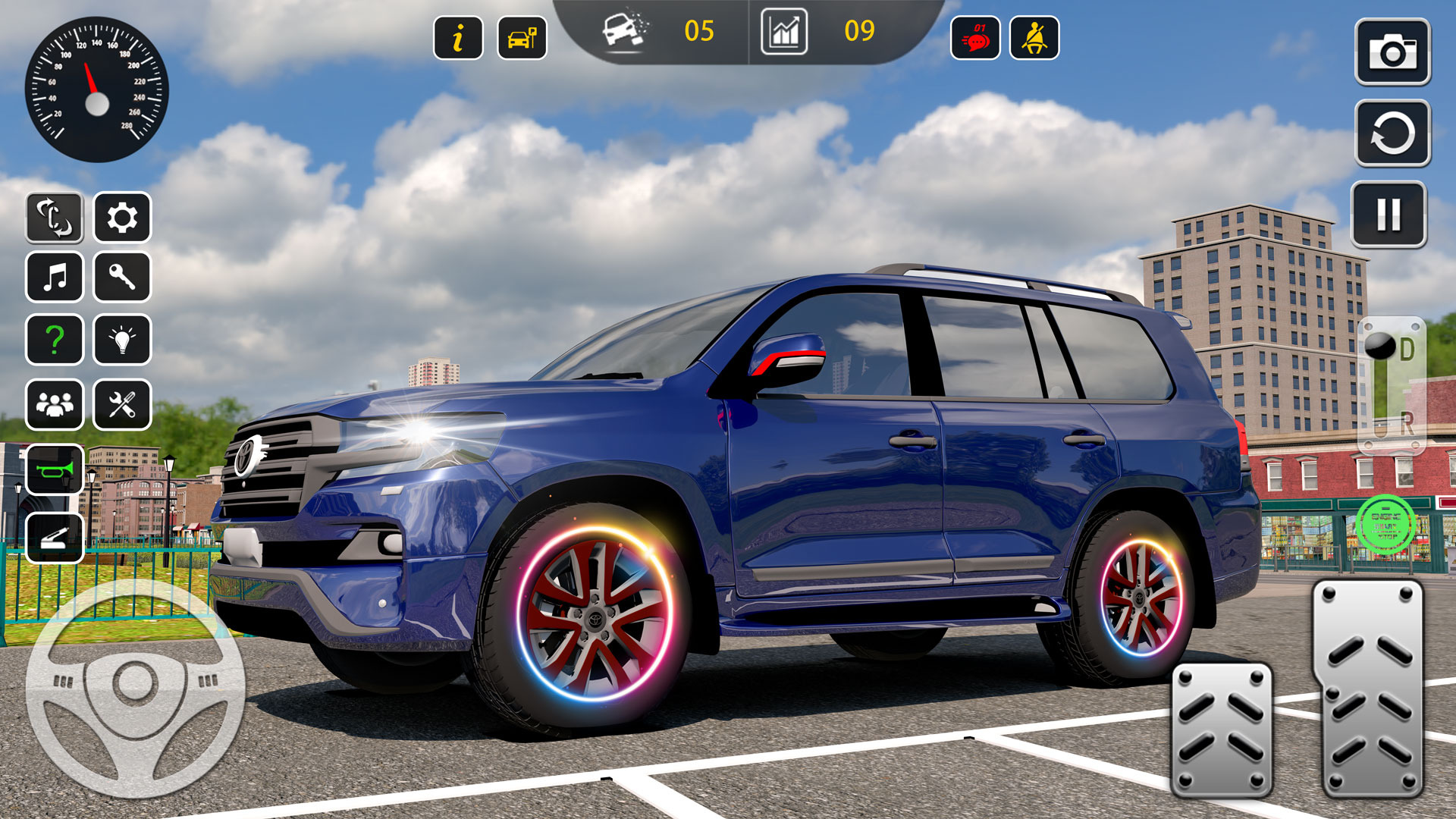Open the multiplayer players icon
Viewport: 1456px width, 819px height.
55,403
